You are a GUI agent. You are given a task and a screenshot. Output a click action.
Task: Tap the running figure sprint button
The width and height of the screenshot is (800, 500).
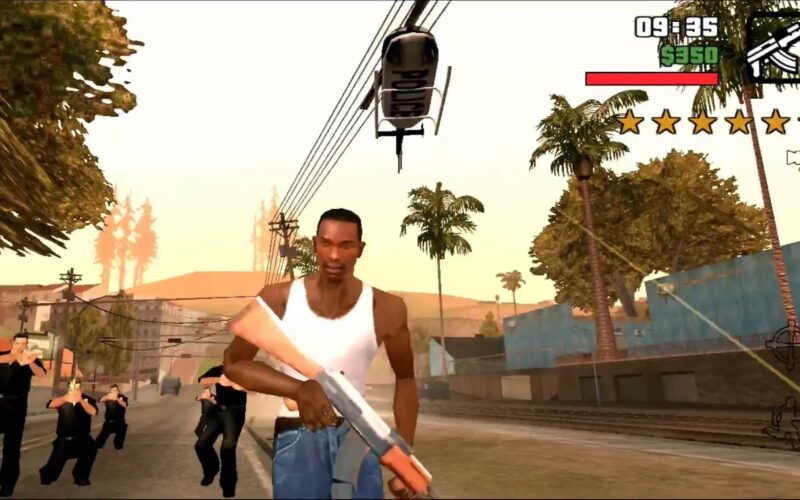784,422
